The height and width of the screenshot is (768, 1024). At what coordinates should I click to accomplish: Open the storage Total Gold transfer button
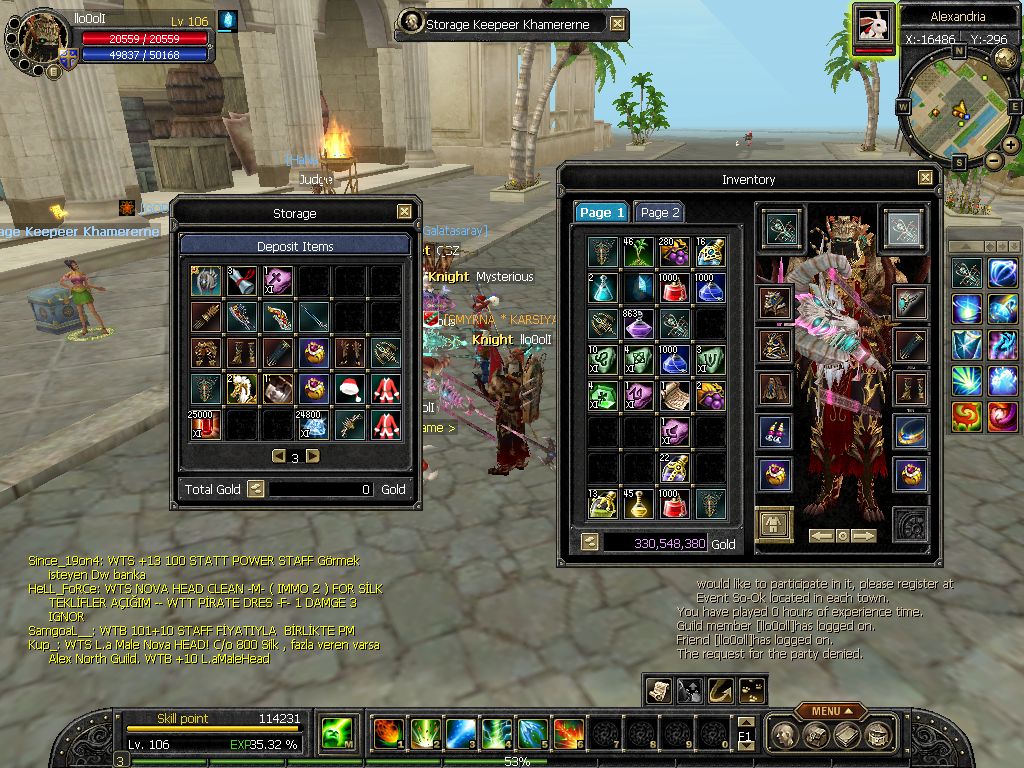click(256, 489)
